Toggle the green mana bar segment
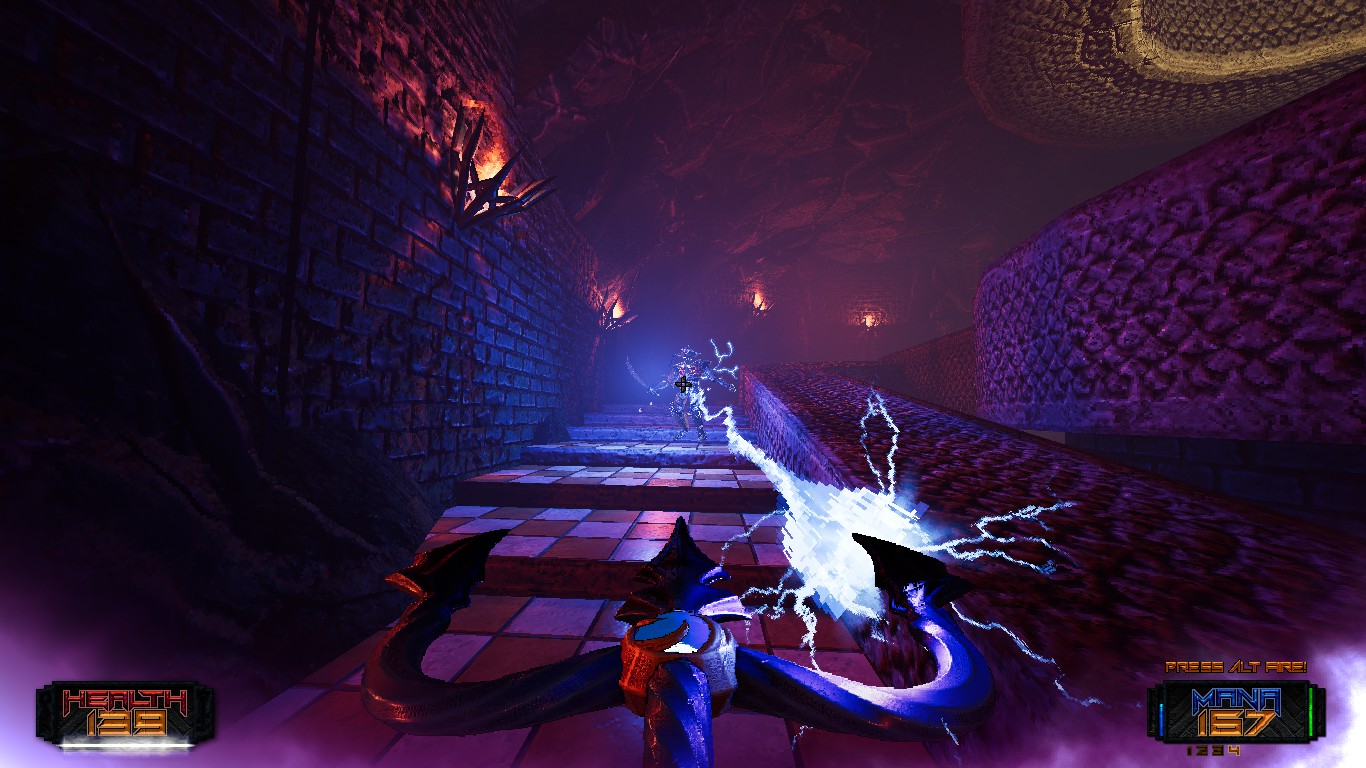This screenshot has width=1366, height=768. (x=1311, y=712)
